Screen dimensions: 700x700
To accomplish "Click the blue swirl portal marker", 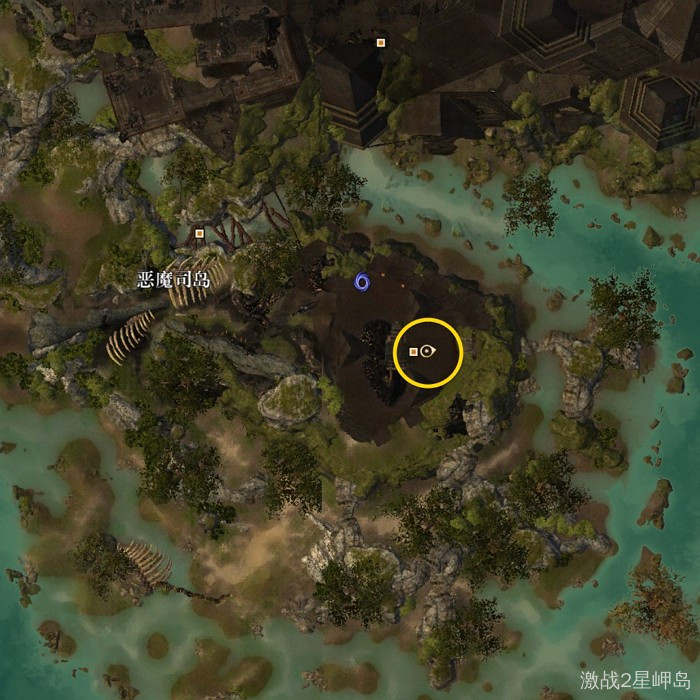I will click(x=362, y=283).
